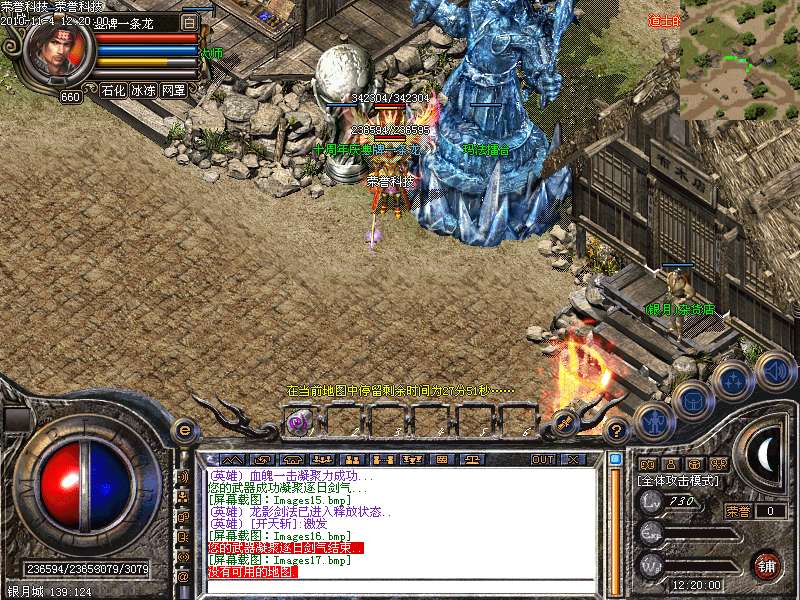The height and width of the screenshot is (600, 800).
Task: Select the 网罩 status button
Action: pyautogui.click(x=173, y=90)
